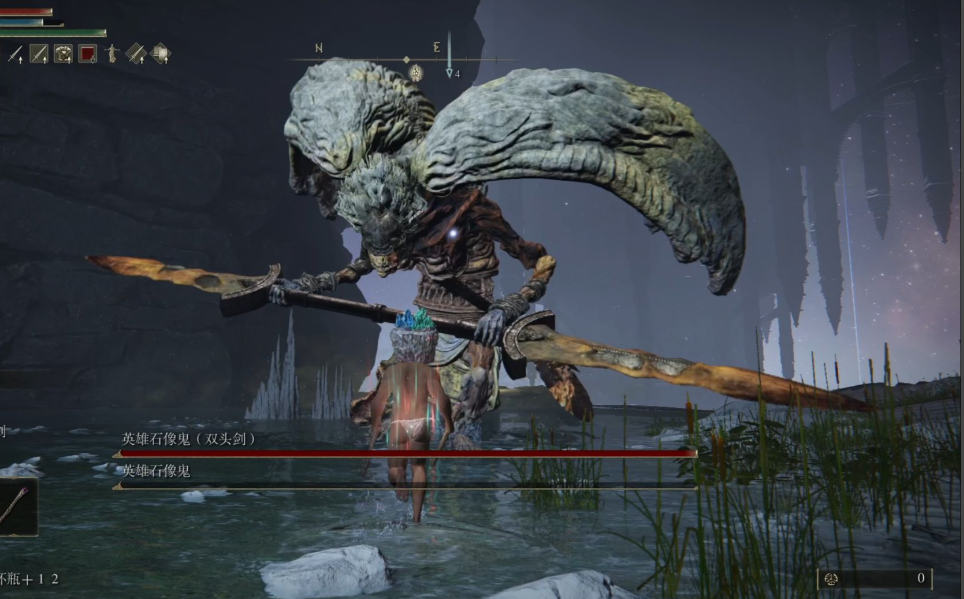Click the chest armor buff icon
The image size is (964, 599).
click(63, 54)
